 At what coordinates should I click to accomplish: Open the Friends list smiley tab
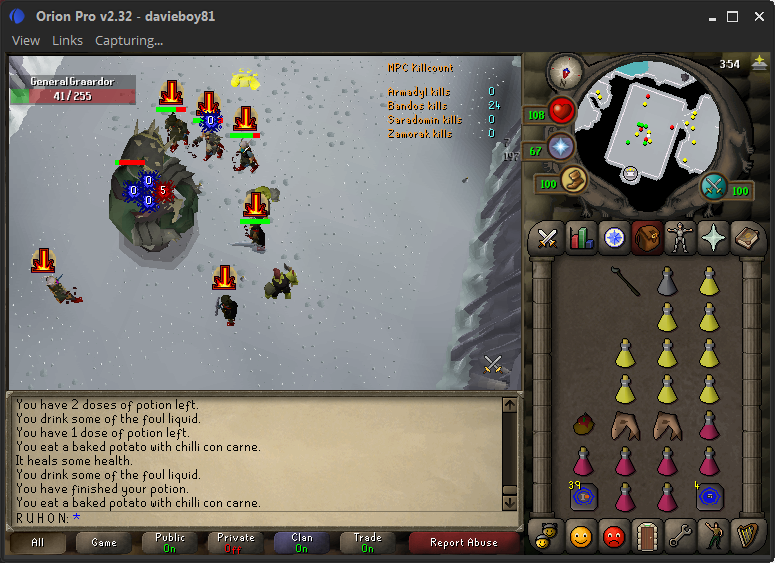pos(580,536)
